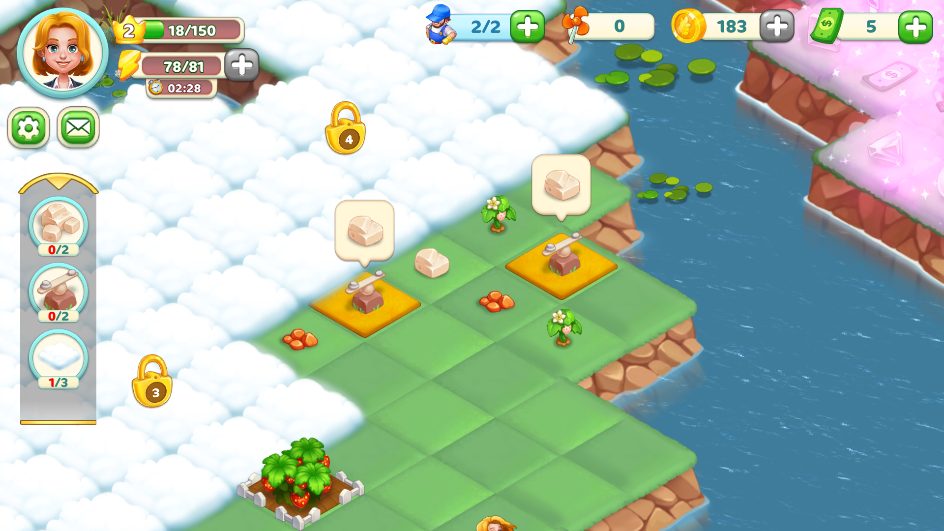Add green cash with the plus button

pos(915,26)
